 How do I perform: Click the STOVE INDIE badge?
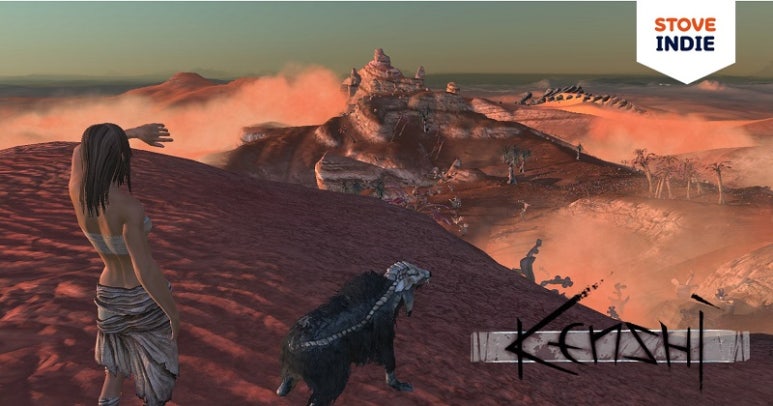click(685, 35)
